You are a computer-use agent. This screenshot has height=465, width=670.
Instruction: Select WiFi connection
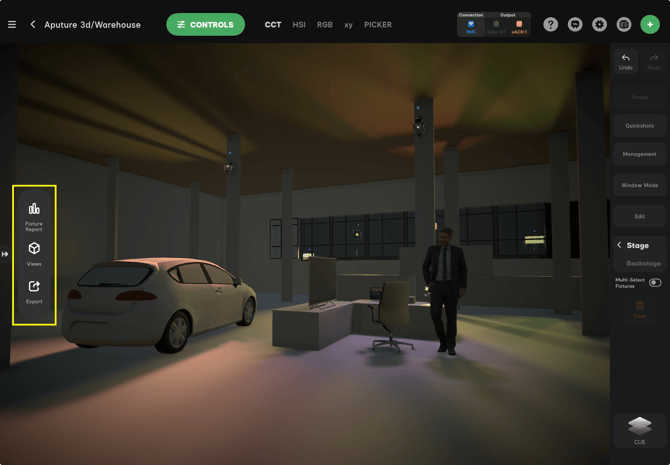click(x=471, y=25)
